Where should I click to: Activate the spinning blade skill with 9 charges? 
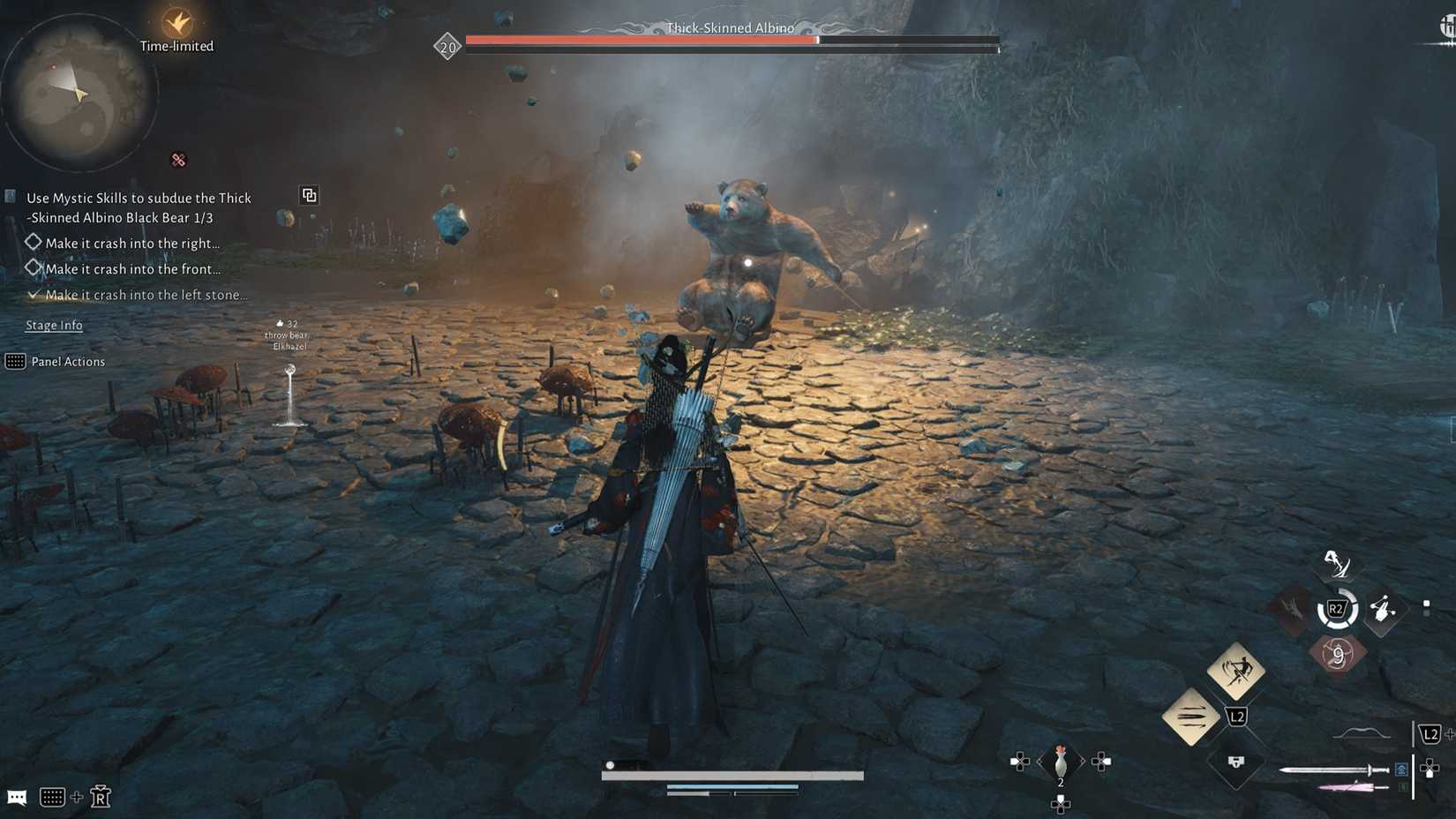pyautogui.click(x=1338, y=654)
